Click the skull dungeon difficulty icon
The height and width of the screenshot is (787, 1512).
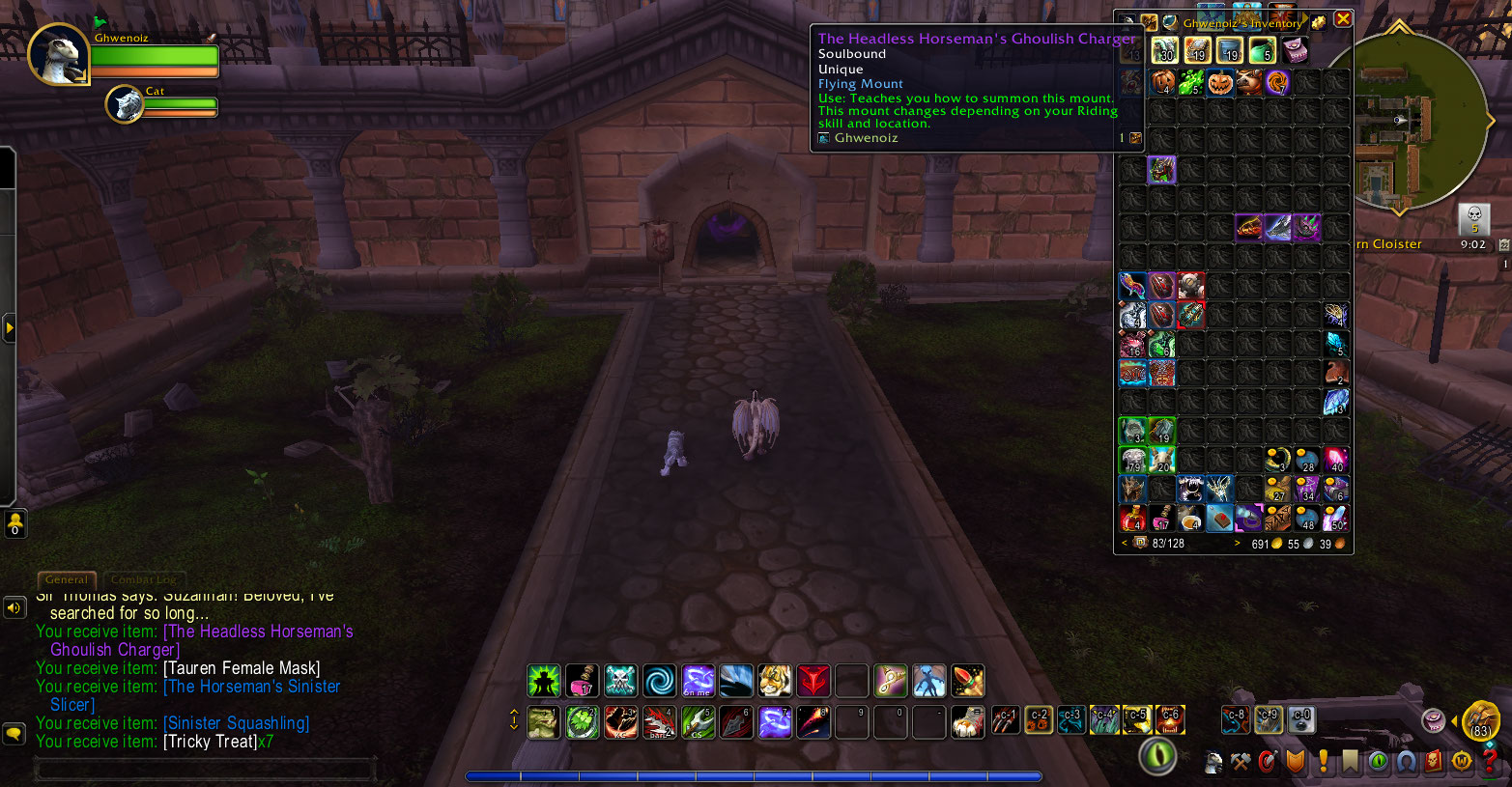pos(1473,219)
